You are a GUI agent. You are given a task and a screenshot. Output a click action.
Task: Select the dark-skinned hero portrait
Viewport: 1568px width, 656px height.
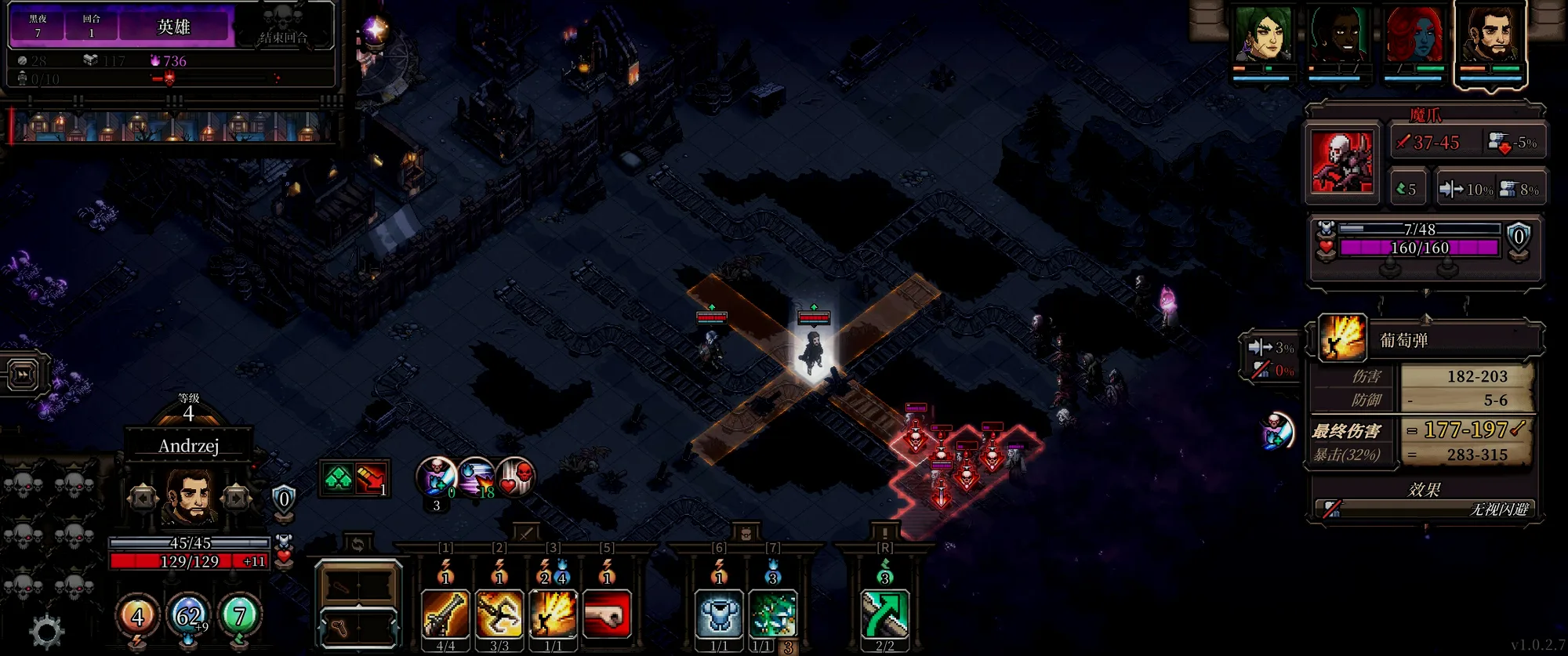pyautogui.click(x=1339, y=35)
